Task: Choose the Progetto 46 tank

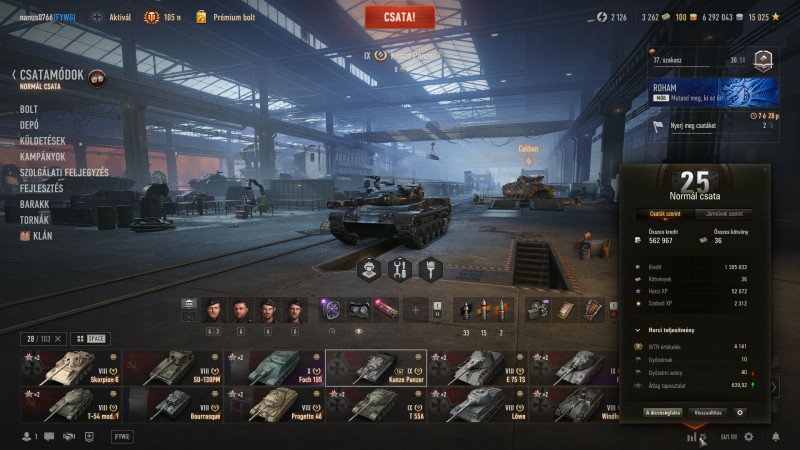Action: pos(274,404)
